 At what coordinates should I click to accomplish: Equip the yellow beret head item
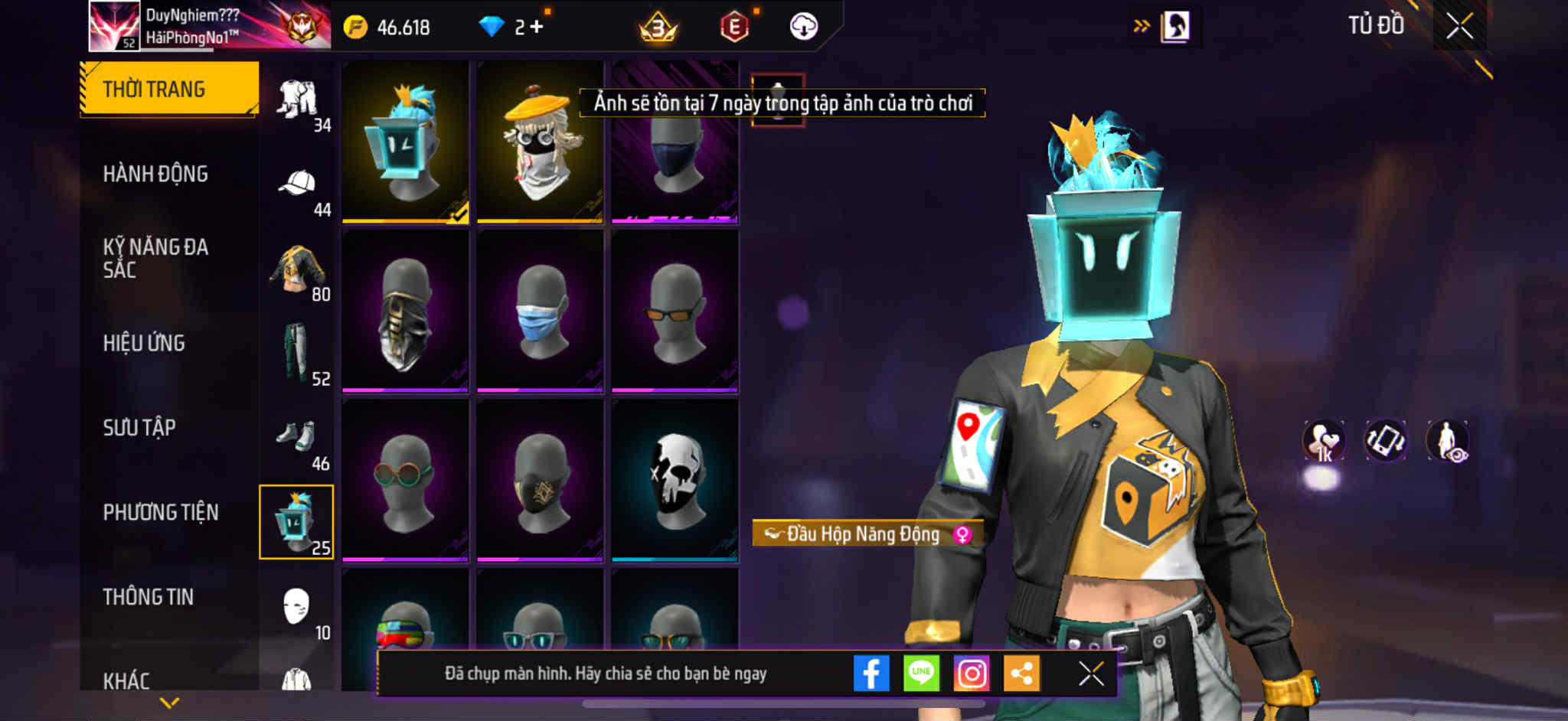[x=540, y=142]
